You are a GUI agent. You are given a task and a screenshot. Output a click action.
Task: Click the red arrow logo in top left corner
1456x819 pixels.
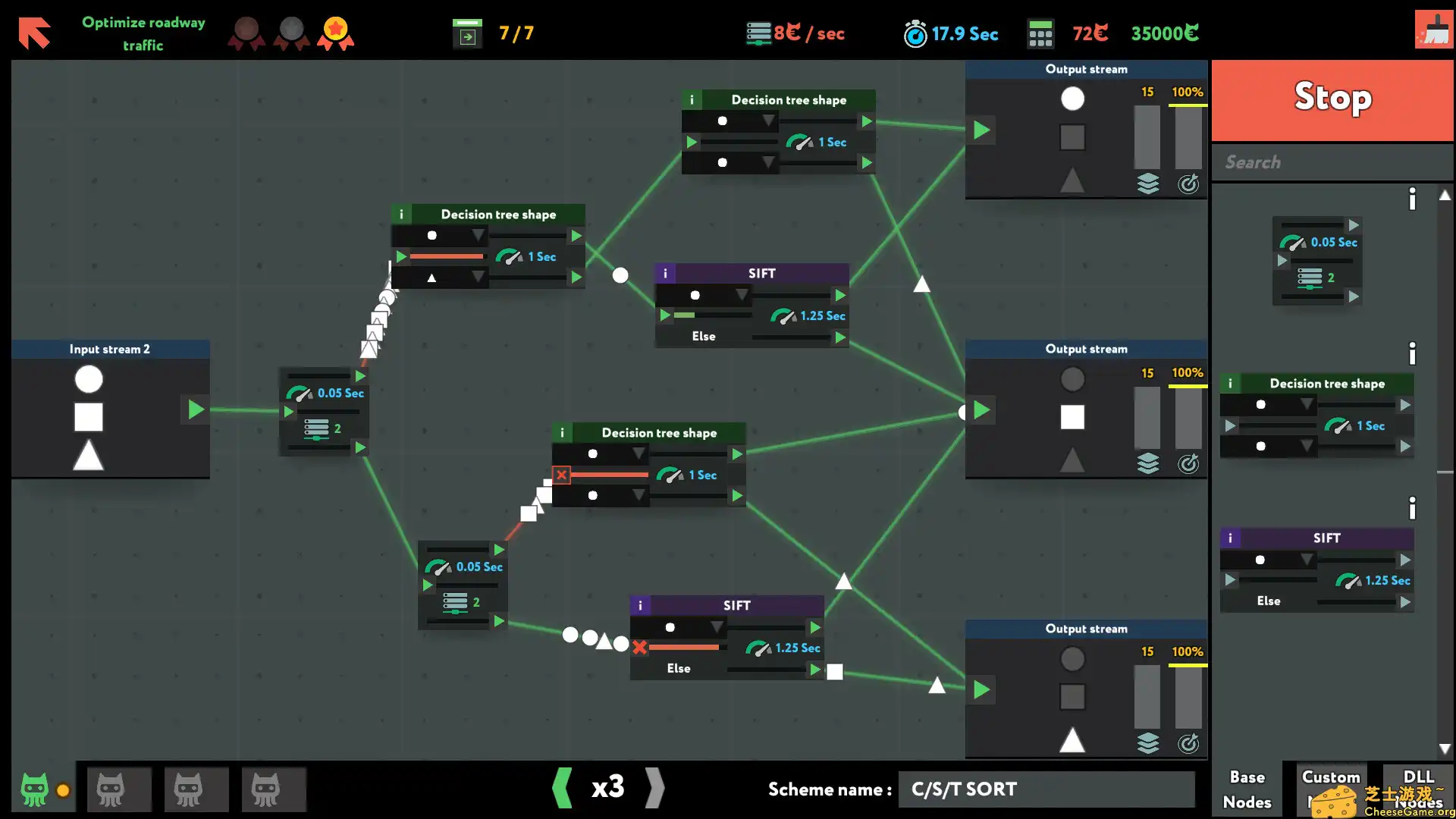(34, 32)
